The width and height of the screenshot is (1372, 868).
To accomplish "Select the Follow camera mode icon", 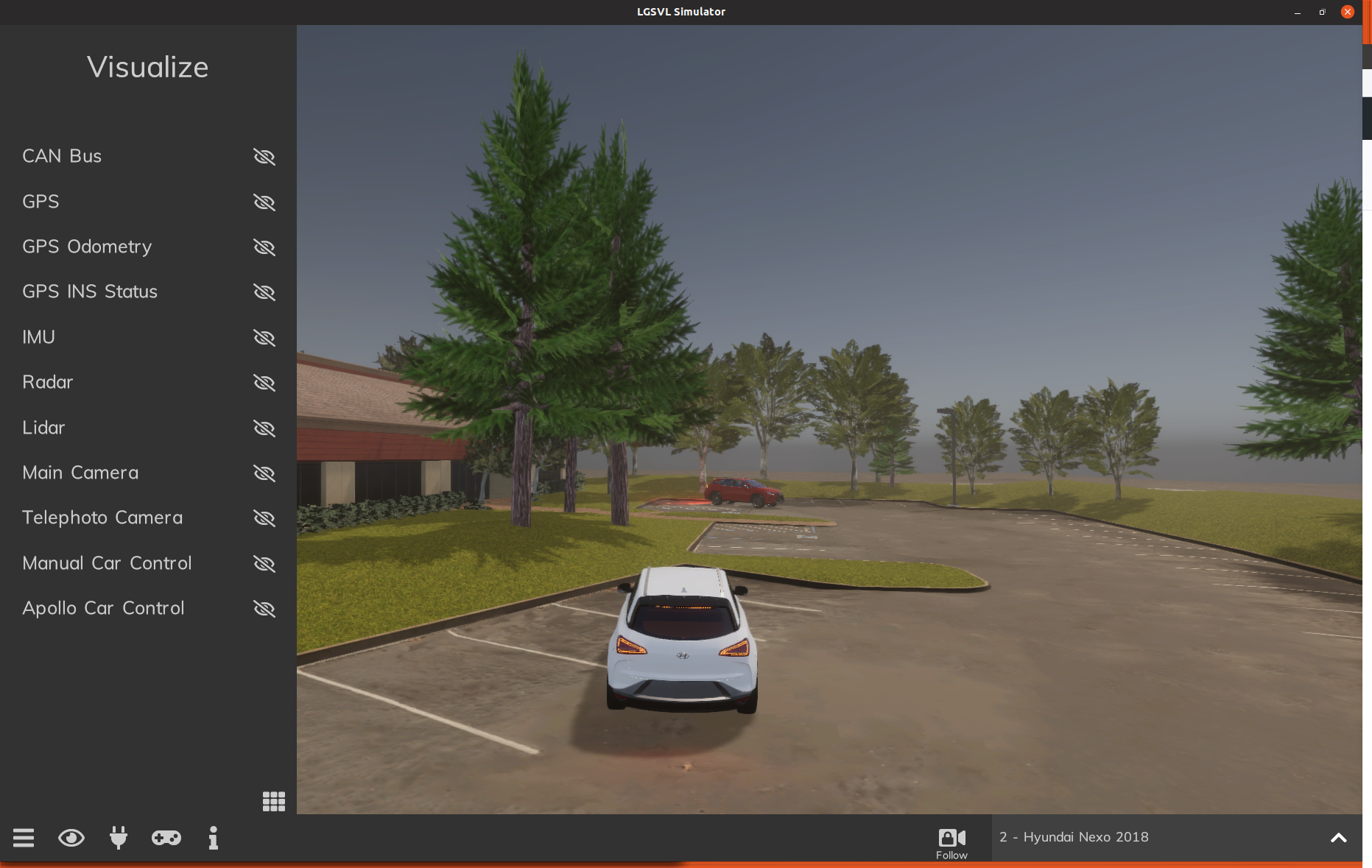I will (x=951, y=837).
